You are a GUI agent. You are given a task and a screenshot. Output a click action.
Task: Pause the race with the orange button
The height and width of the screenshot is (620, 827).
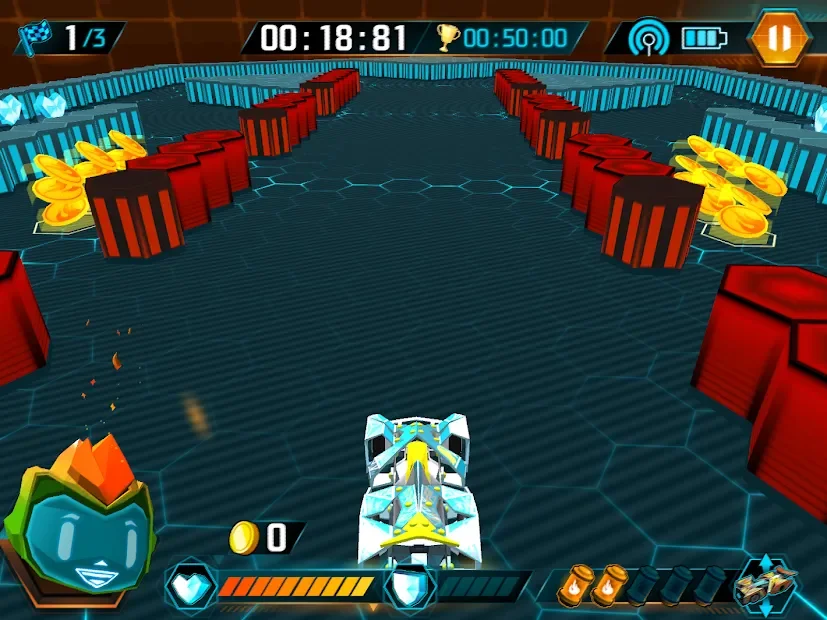(x=780, y=39)
